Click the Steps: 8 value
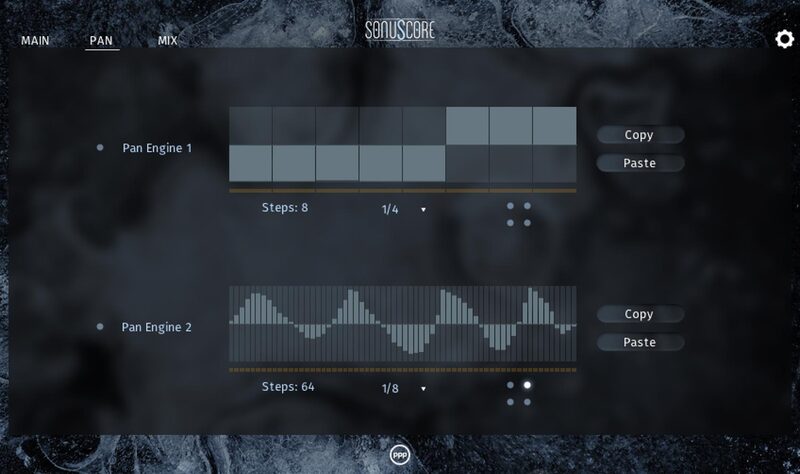The height and width of the screenshot is (474, 800). click(x=284, y=208)
